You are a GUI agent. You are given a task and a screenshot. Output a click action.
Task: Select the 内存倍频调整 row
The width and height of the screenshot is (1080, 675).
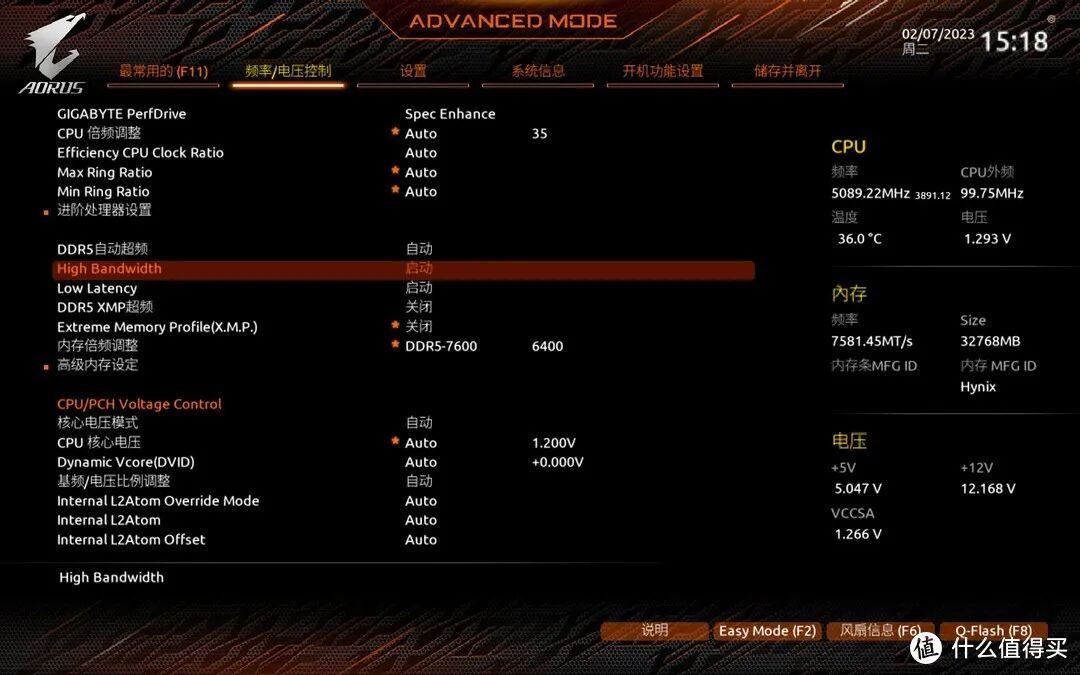[97, 346]
